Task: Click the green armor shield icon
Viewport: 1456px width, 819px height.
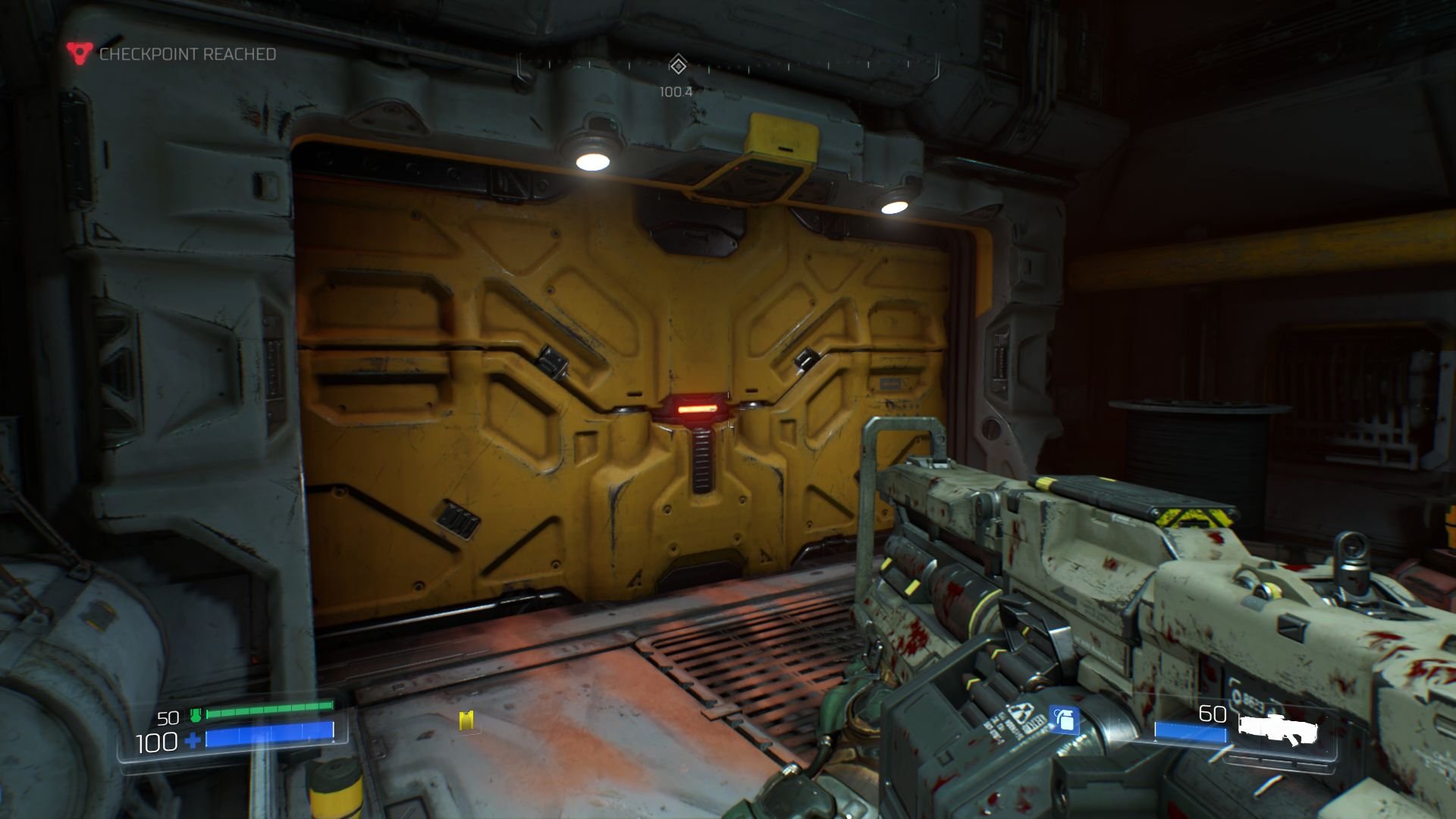Action: click(x=196, y=714)
